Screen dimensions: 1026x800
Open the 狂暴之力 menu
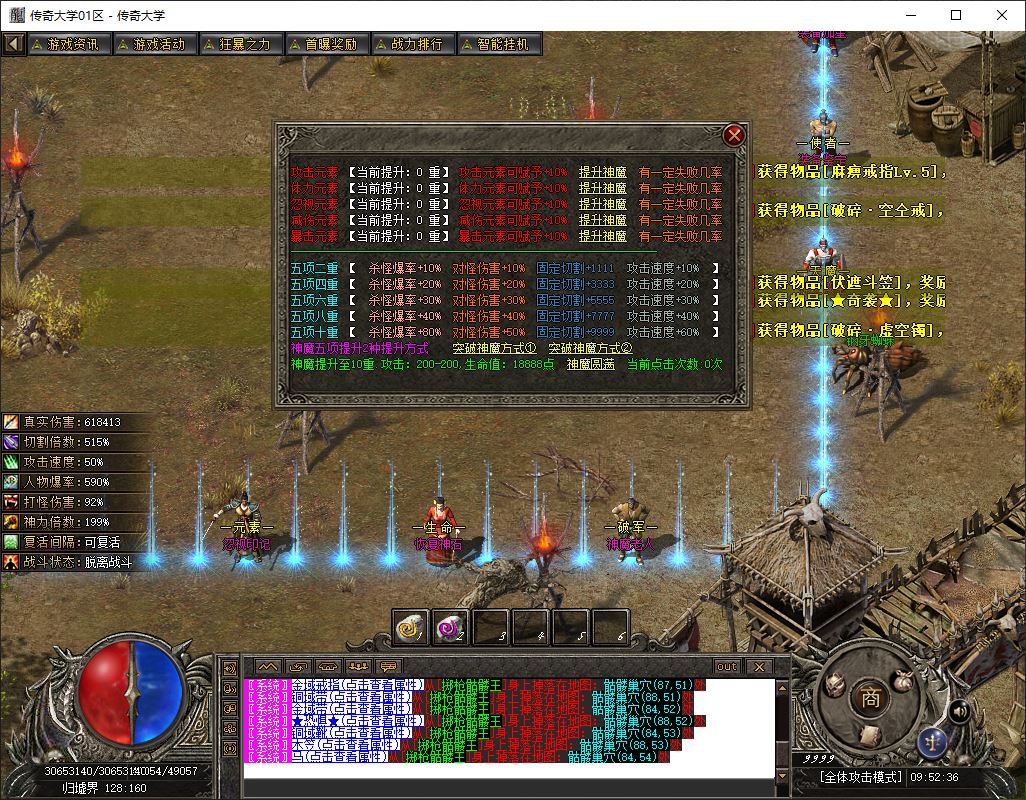238,44
